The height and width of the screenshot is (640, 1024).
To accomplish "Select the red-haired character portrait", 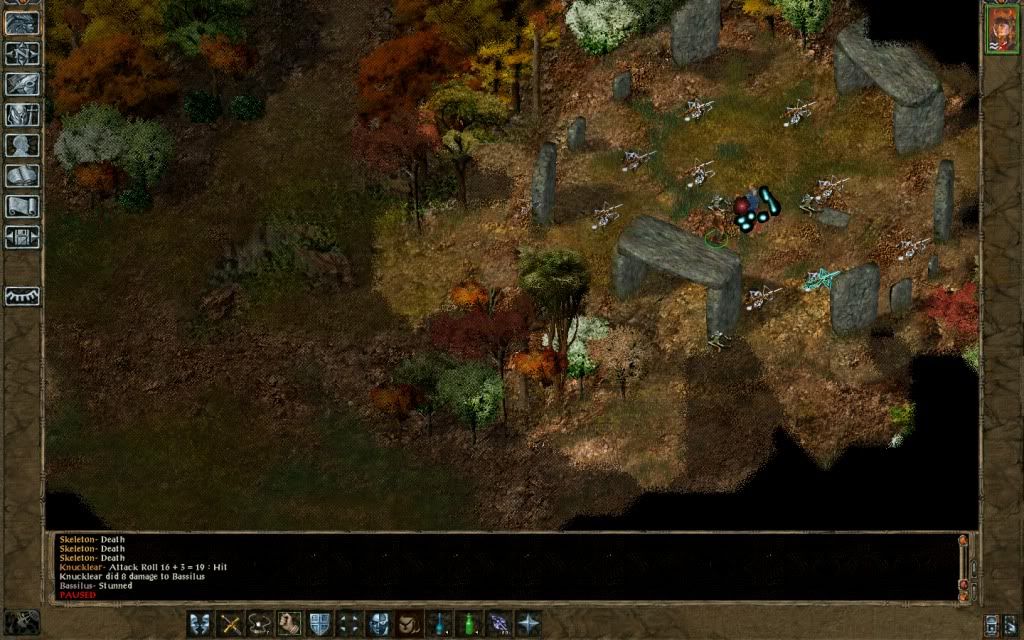I will [x=1001, y=29].
